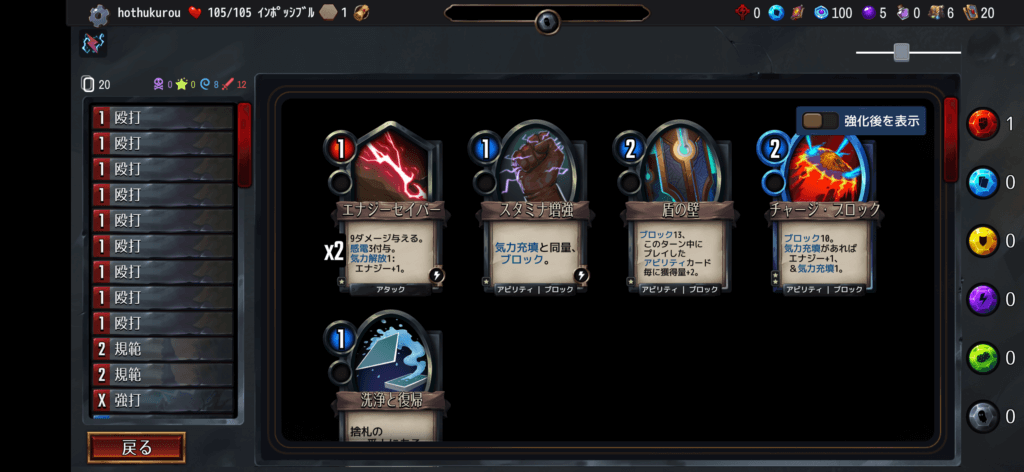Click the crossed tools icon under the gear
Image resolution: width=1024 pixels, height=472 pixels.
(93, 44)
